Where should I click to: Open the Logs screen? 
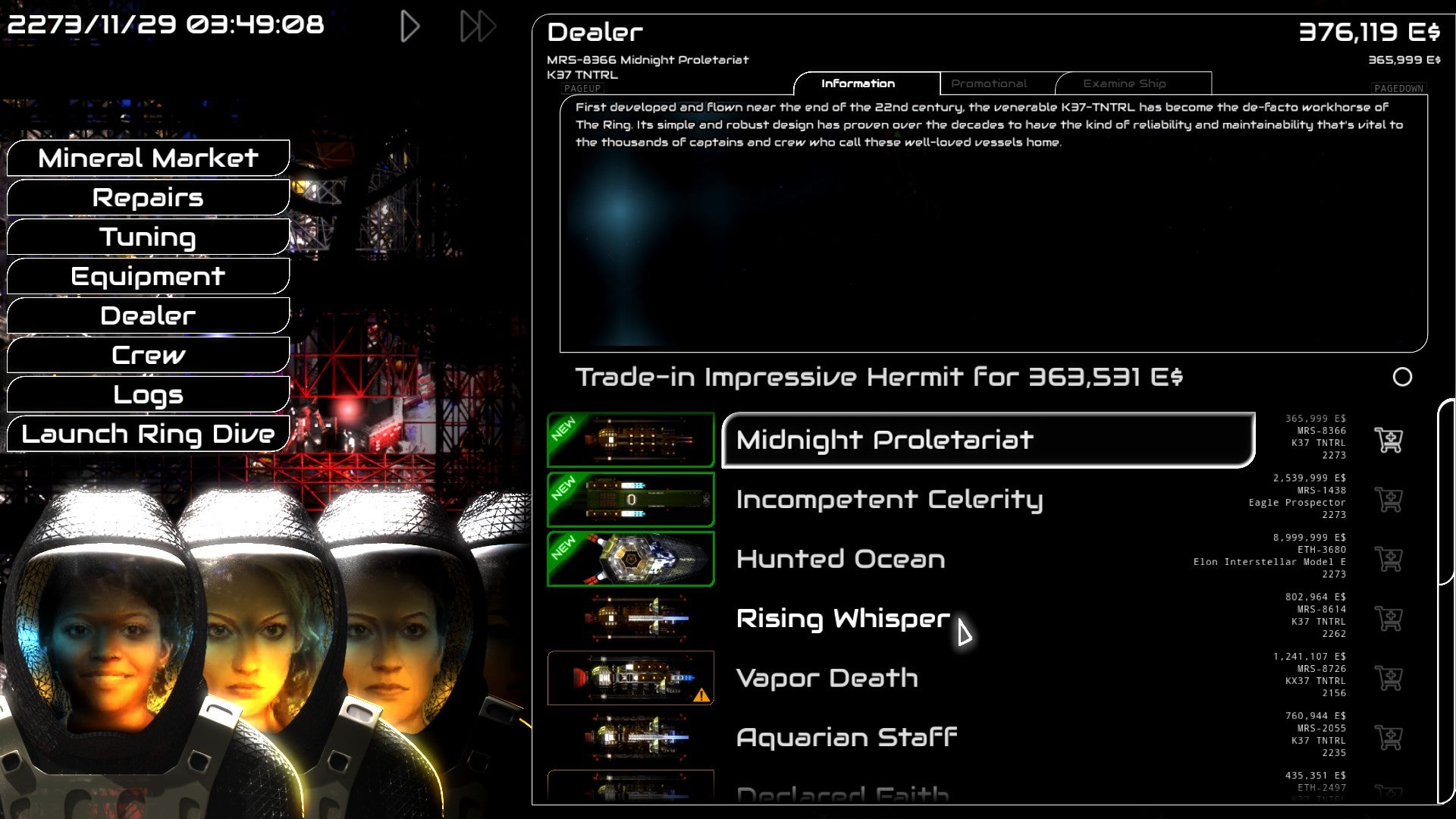point(148,394)
